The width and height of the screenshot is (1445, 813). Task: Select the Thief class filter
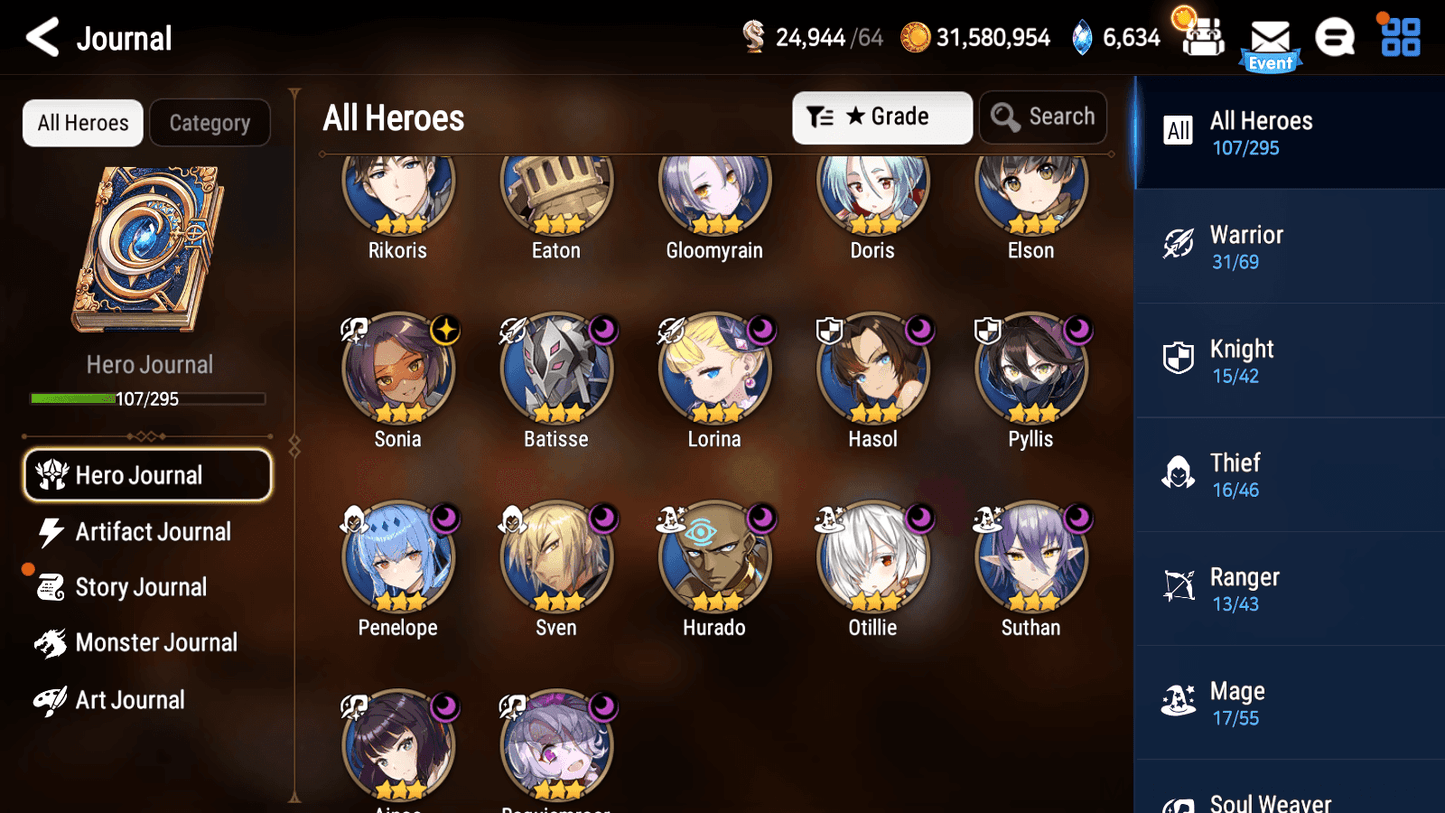point(1289,474)
